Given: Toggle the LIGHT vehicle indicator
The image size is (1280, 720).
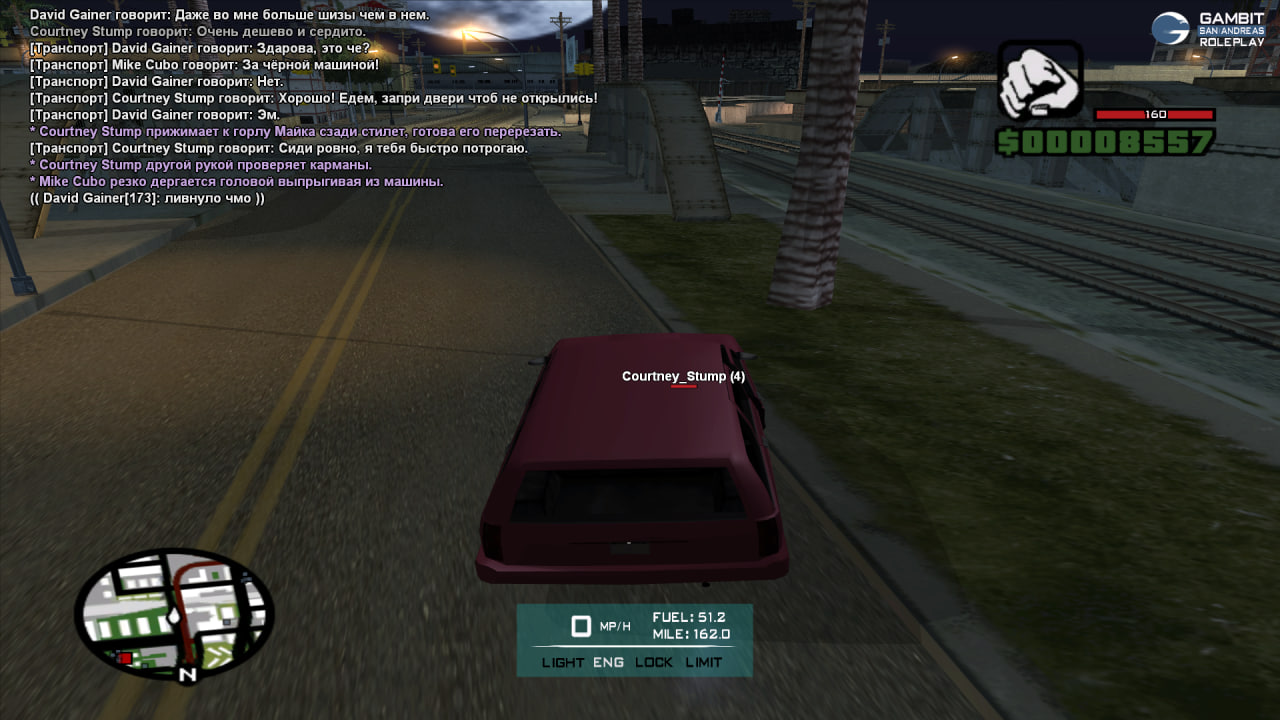Looking at the screenshot, I should click(x=563, y=662).
